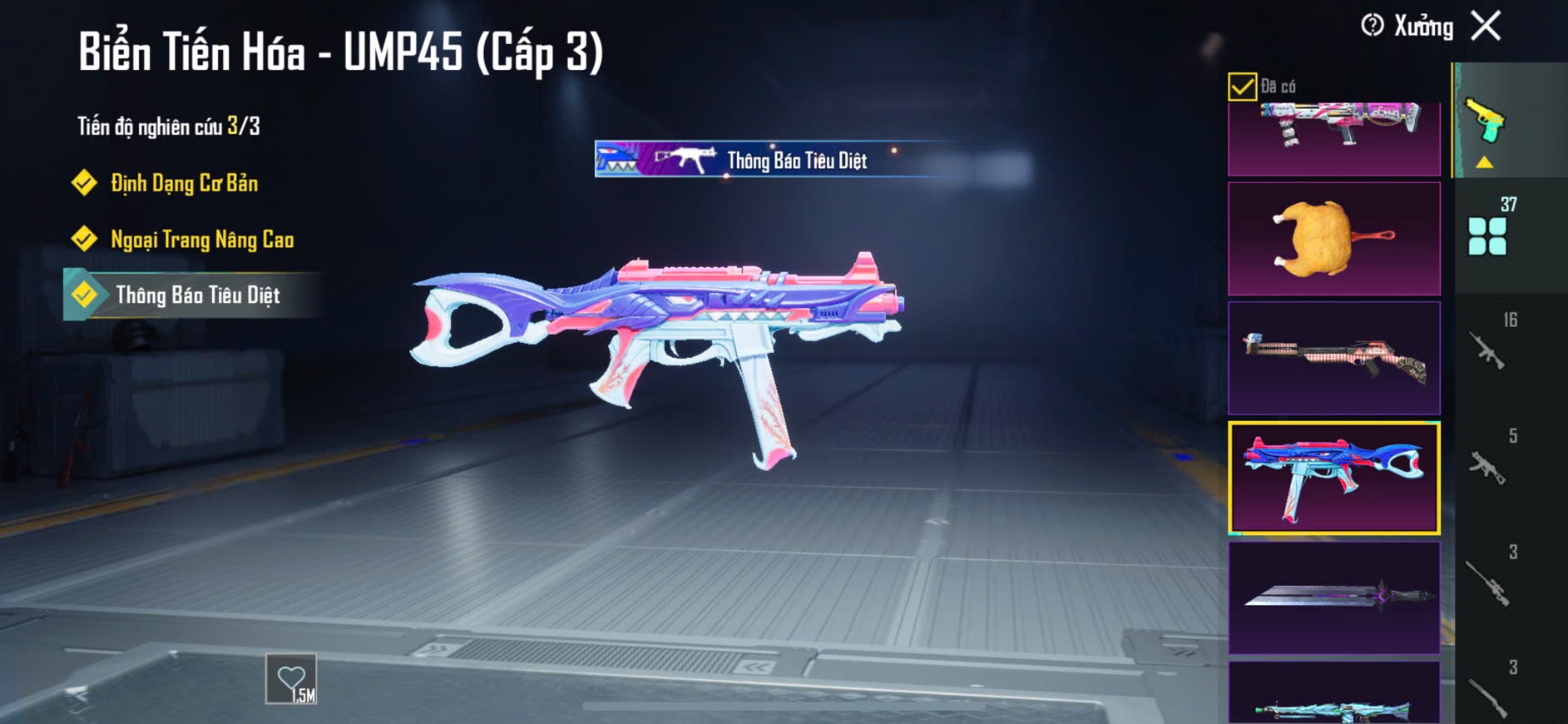Open the Xưởng help info
The width and height of the screenshot is (1568, 724).
[x=1373, y=26]
